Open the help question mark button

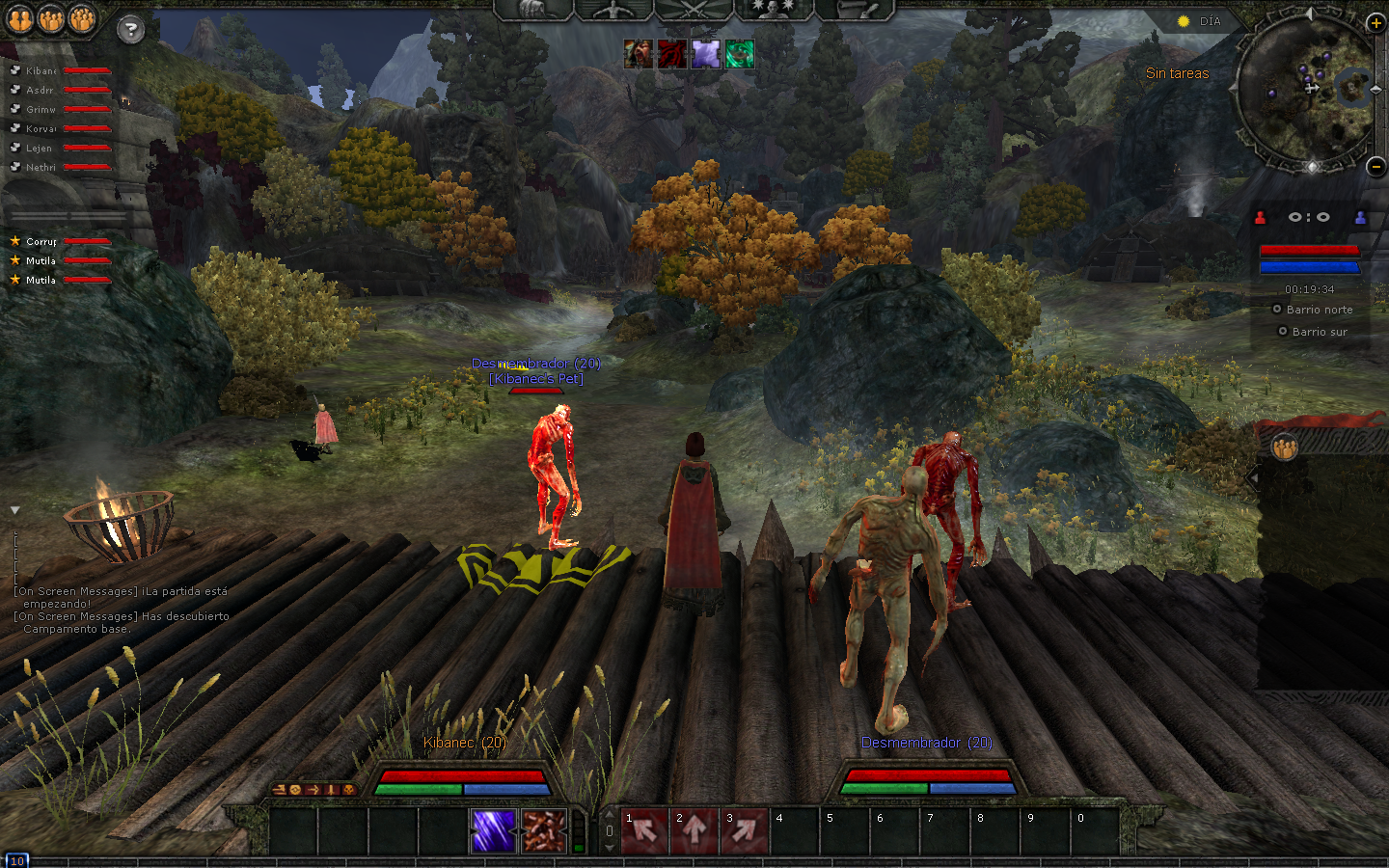[130, 30]
